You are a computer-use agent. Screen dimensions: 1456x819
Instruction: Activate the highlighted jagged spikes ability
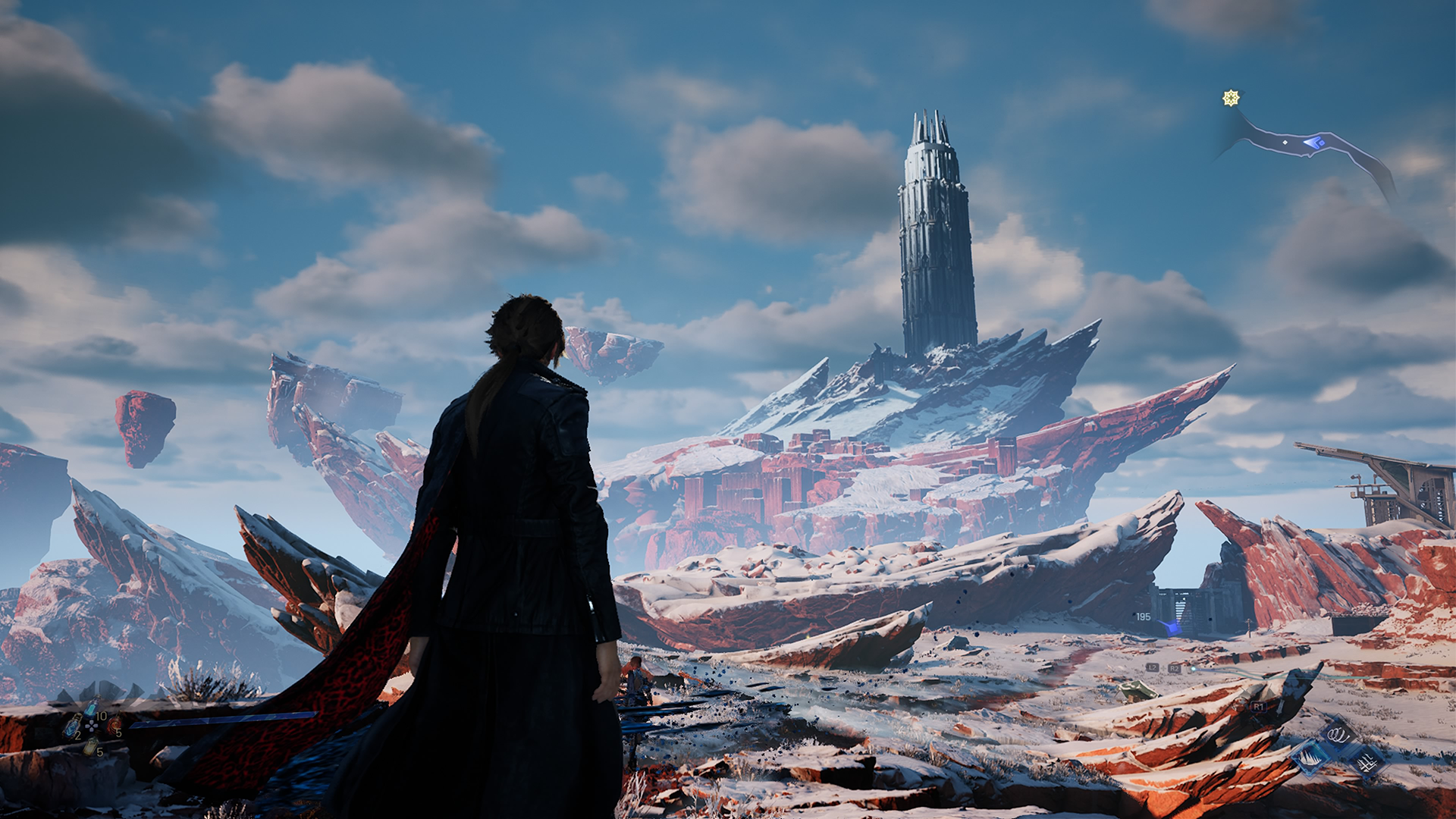tap(1310, 757)
